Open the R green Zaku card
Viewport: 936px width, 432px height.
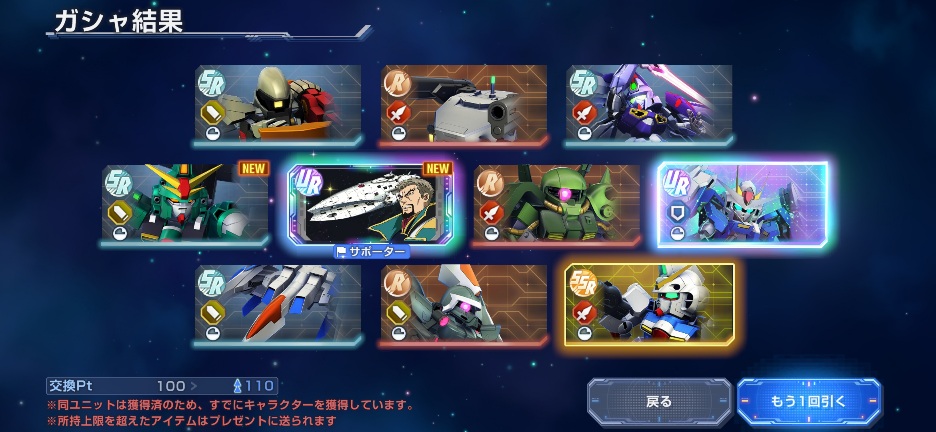[557, 204]
